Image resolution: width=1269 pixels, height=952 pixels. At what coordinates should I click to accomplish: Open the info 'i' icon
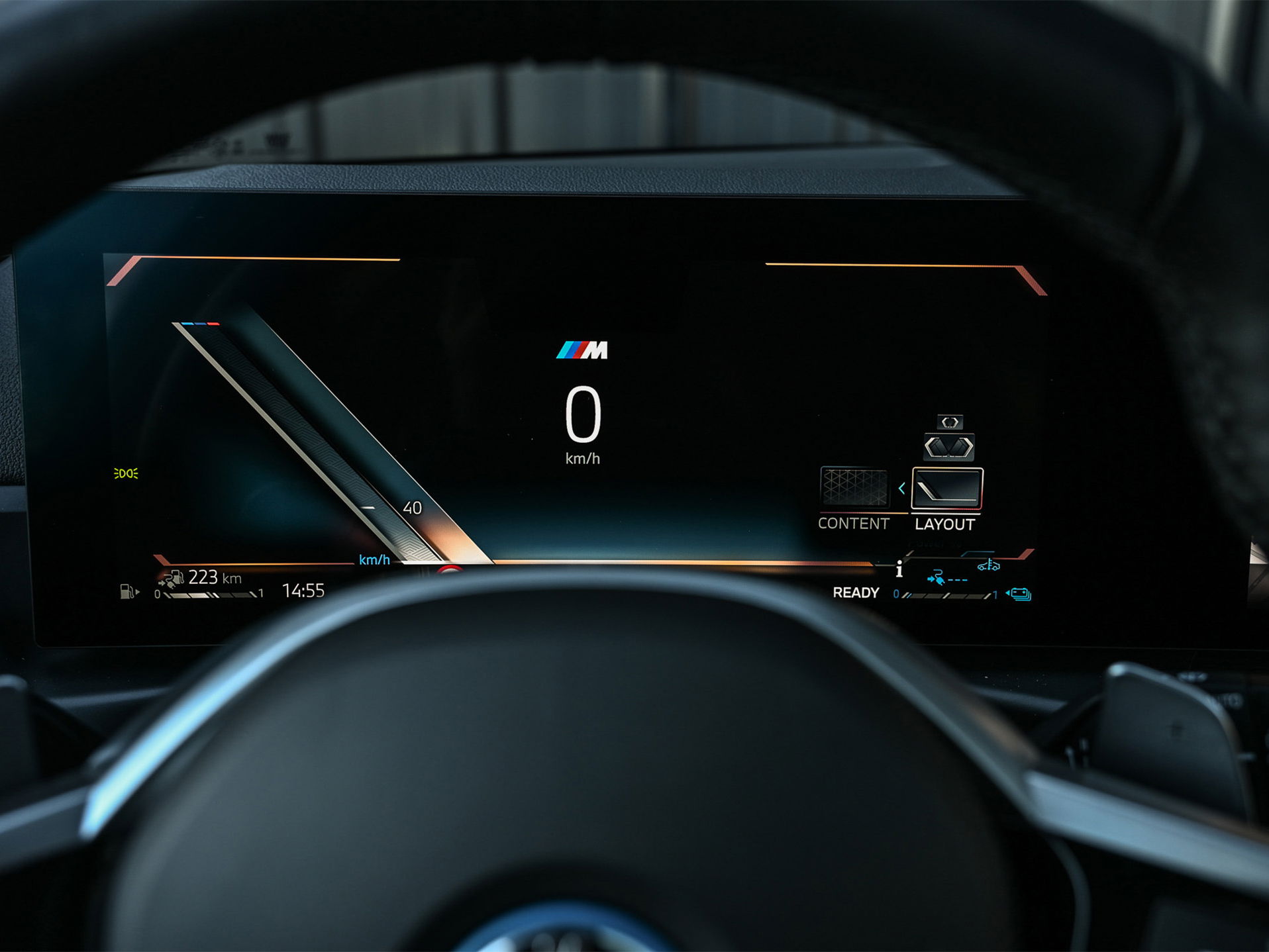pos(899,569)
